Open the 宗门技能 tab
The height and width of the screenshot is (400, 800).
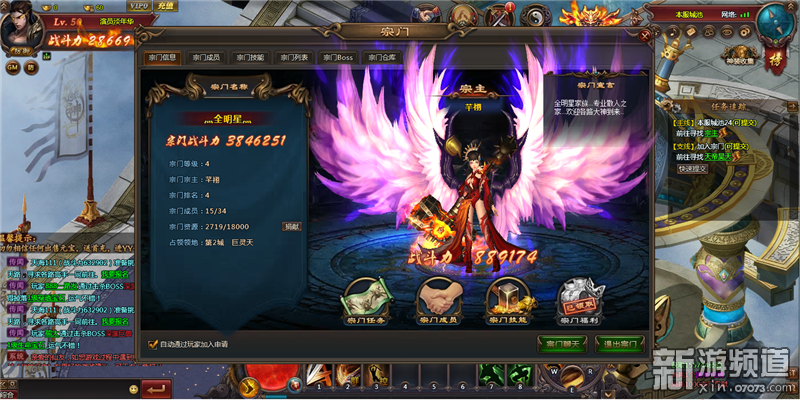click(251, 57)
